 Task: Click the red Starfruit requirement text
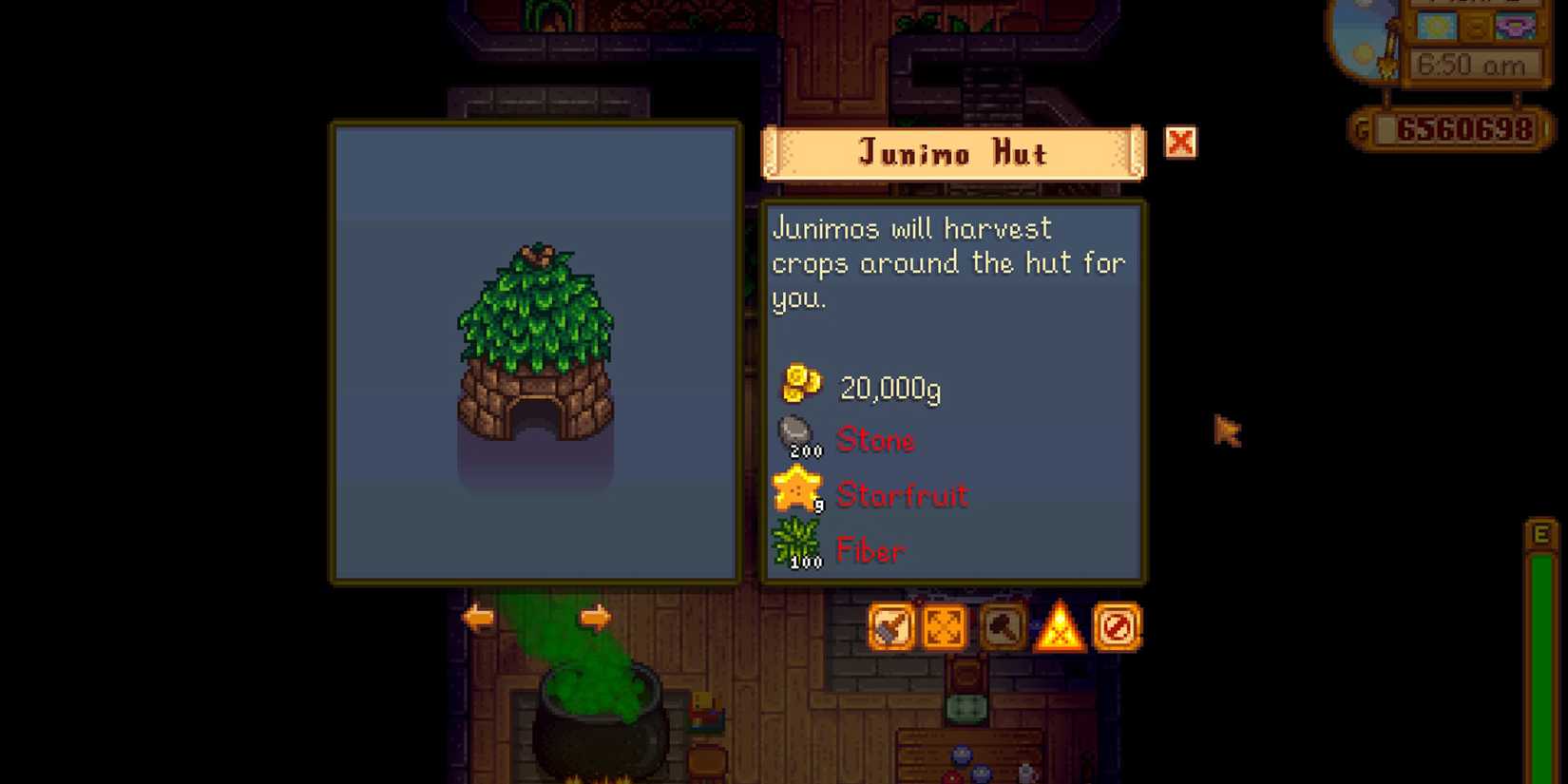pyautogui.click(x=901, y=494)
